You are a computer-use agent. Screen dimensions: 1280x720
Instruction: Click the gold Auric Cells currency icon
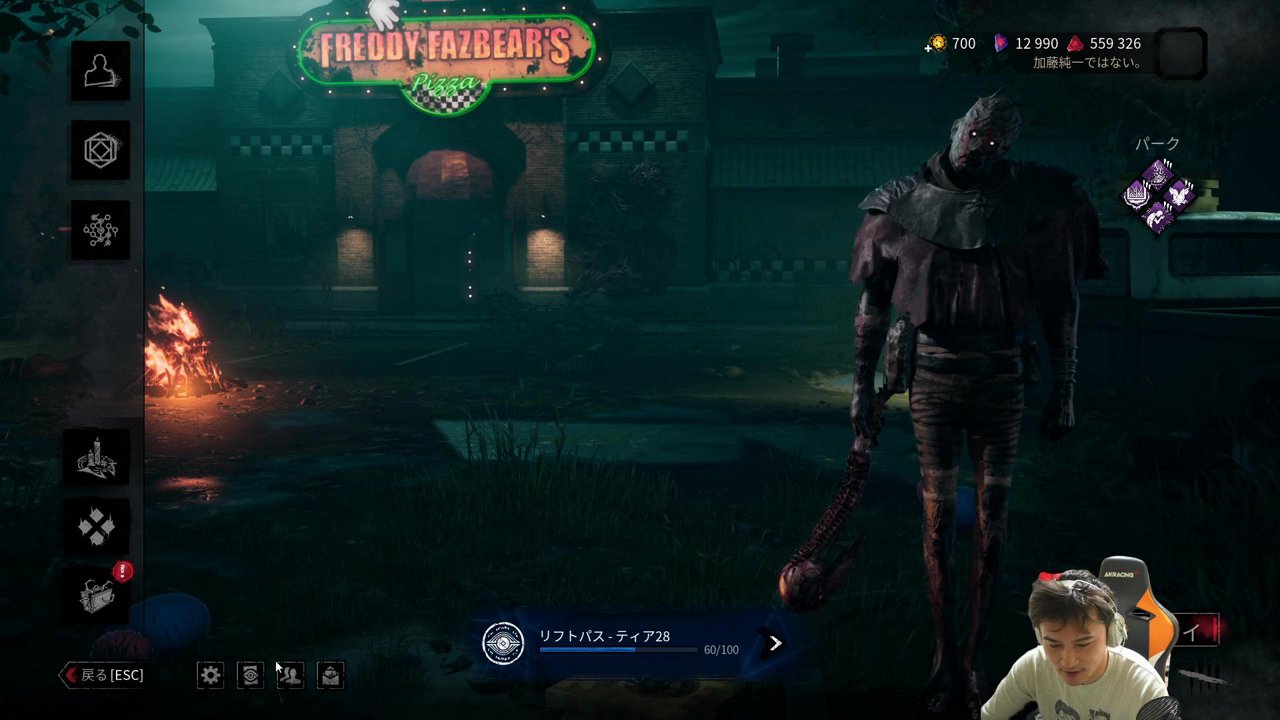point(937,43)
